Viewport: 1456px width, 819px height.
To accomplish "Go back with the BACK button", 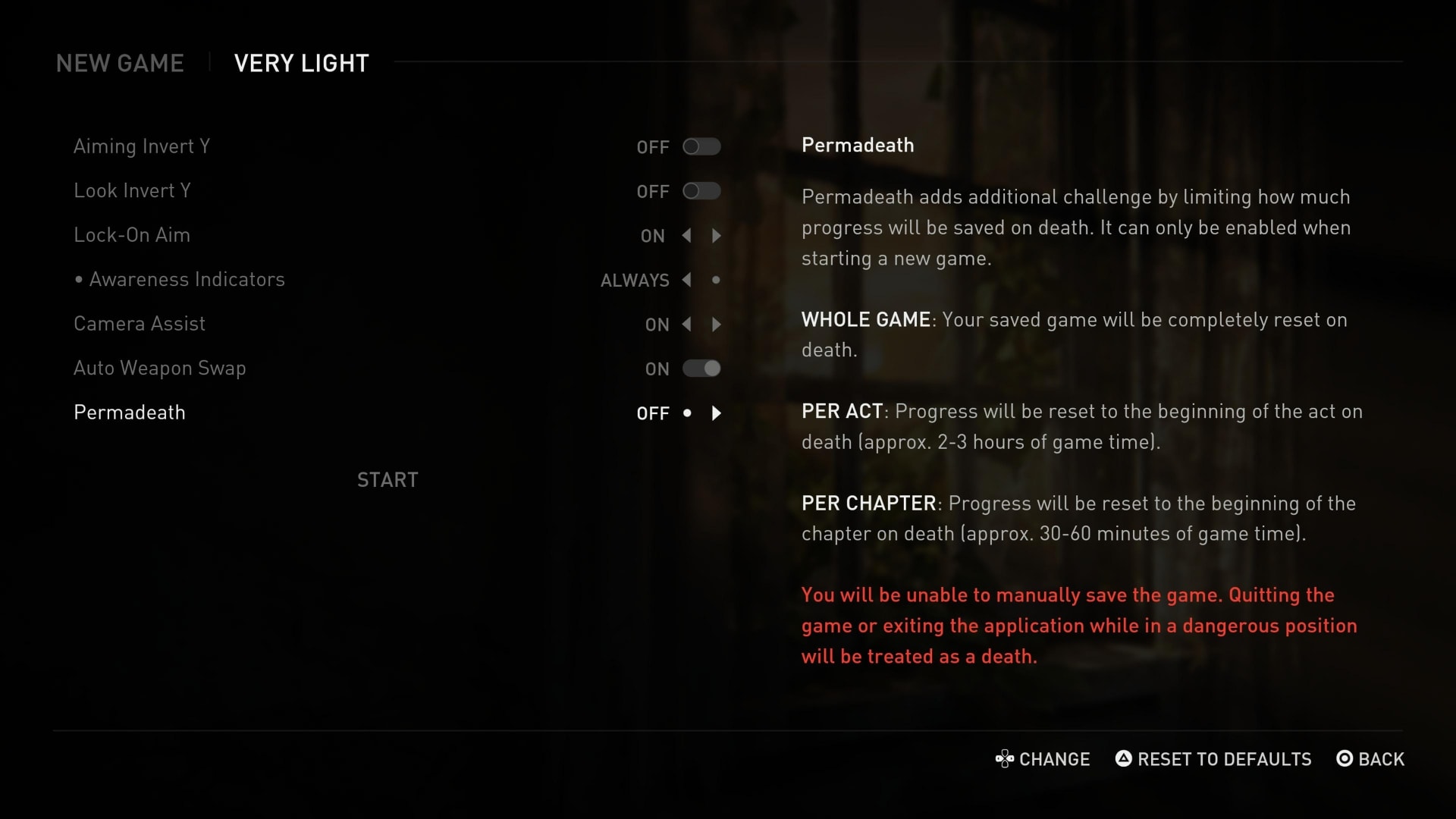I will [1370, 759].
